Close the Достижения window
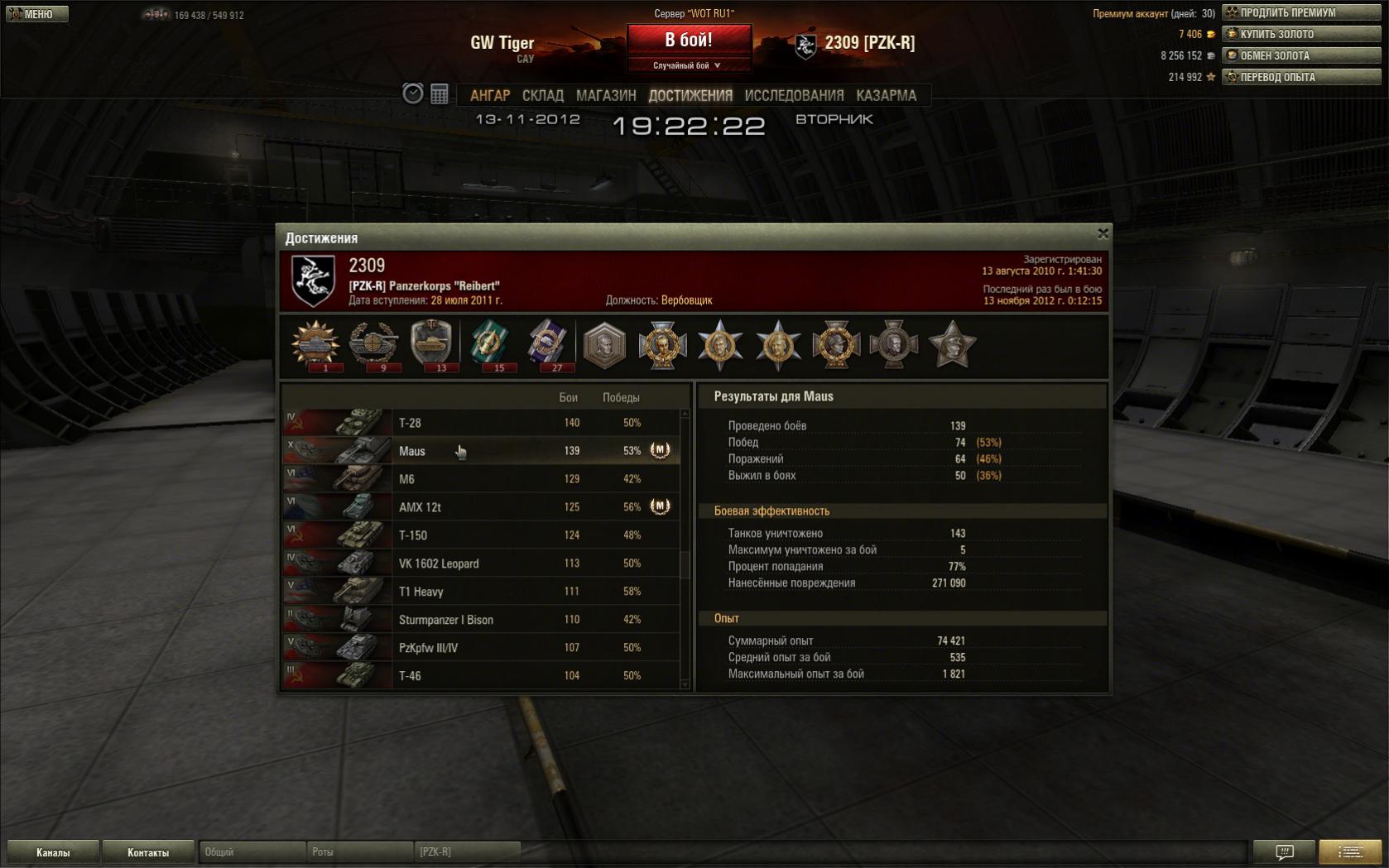 click(x=1103, y=234)
